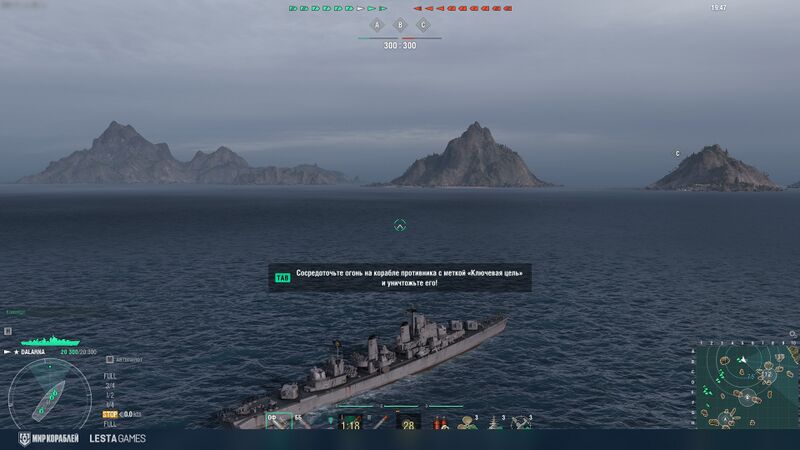Set engine telegraph to STOP
Image resolution: width=800 pixels, height=450 pixels.
[x=111, y=413]
